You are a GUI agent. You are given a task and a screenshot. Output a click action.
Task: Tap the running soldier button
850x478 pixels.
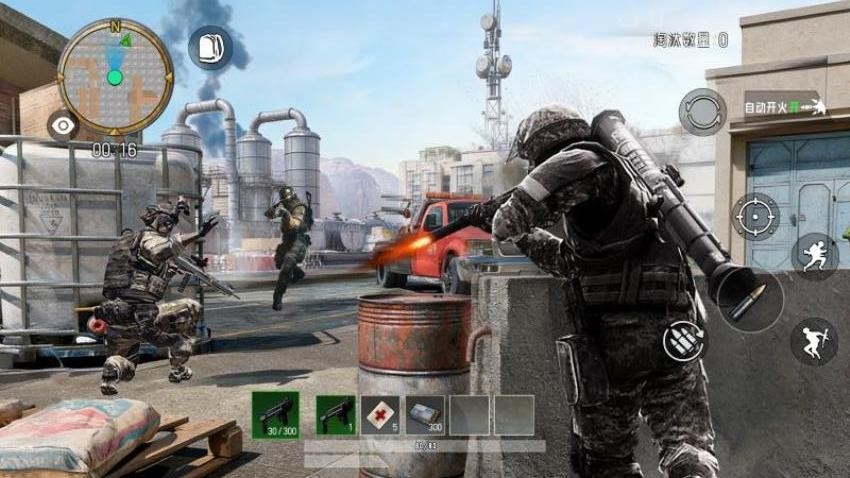[x=814, y=254]
